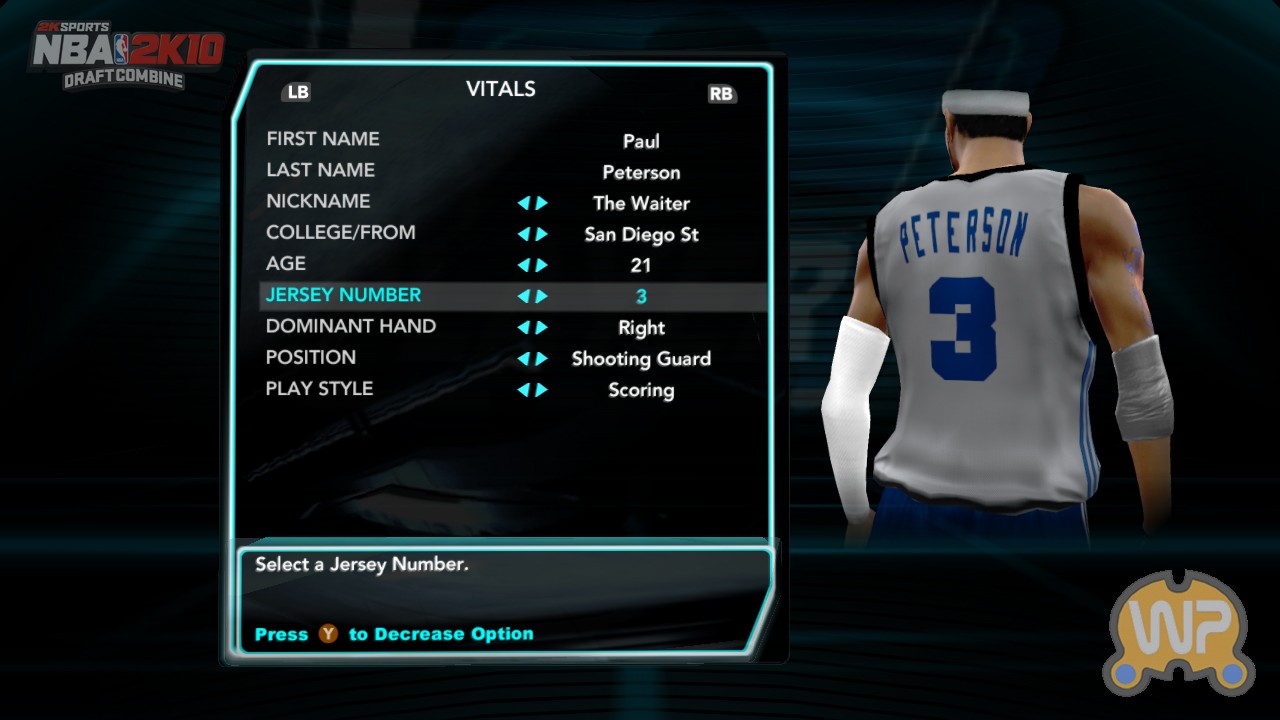The height and width of the screenshot is (720, 1280).
Task: Highlight the Play Style row
Action: [x=320, y=389]
